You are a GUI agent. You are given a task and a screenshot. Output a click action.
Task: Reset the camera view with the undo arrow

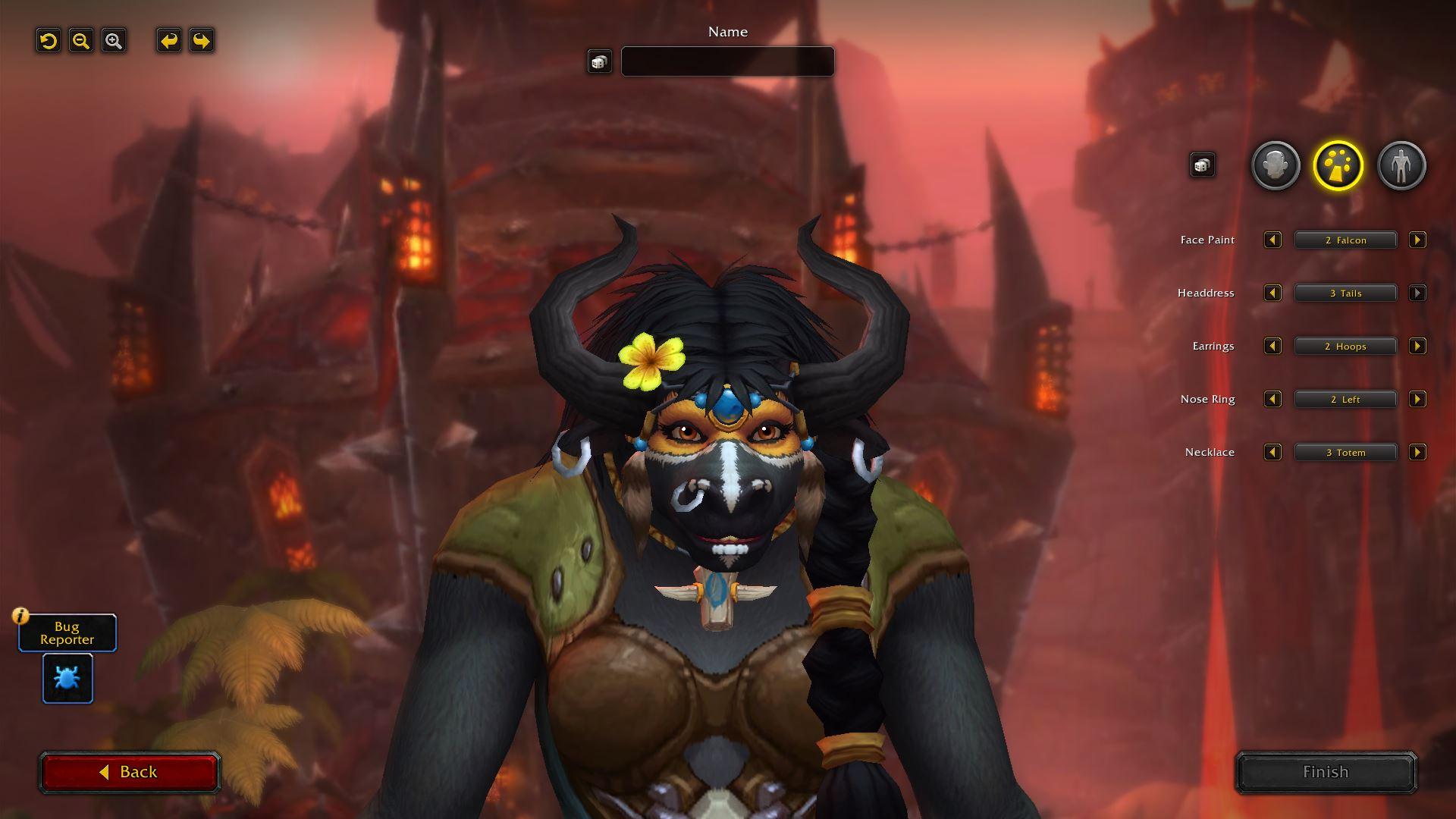[x=49, y=41]
